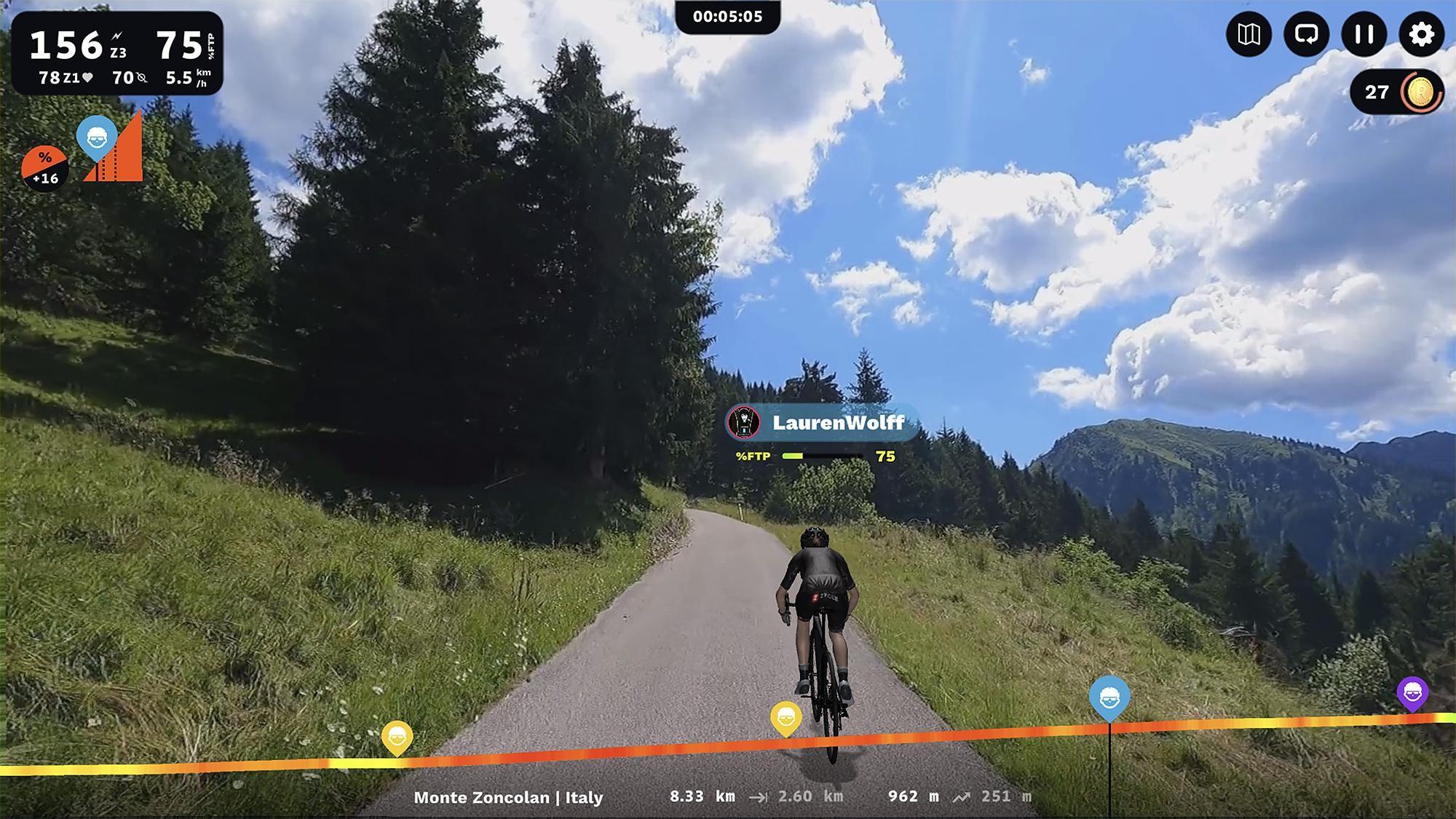Click the yellow rider marker on profile

(786, 716)
